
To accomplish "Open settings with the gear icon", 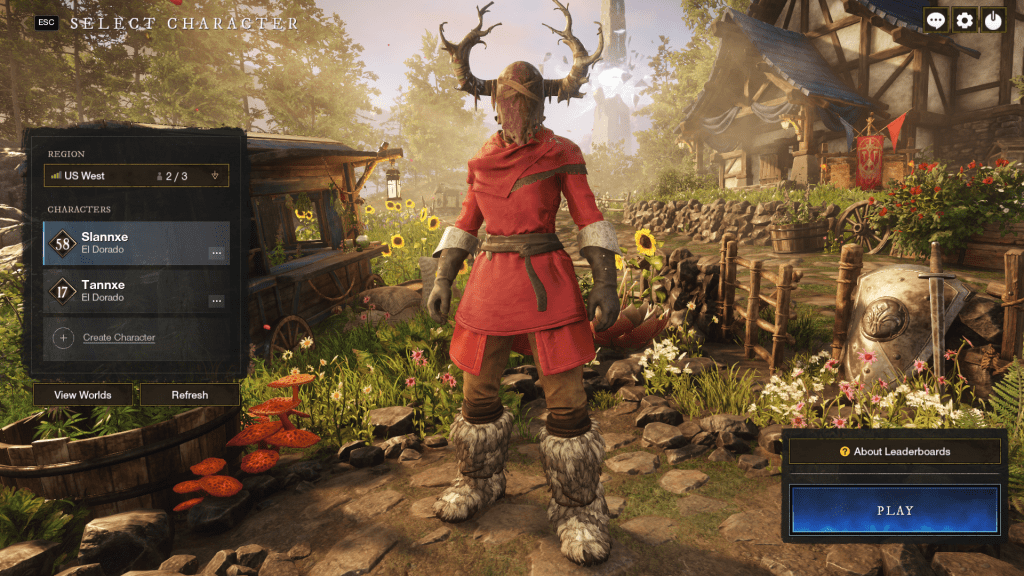I will click(x=964, y=19).
